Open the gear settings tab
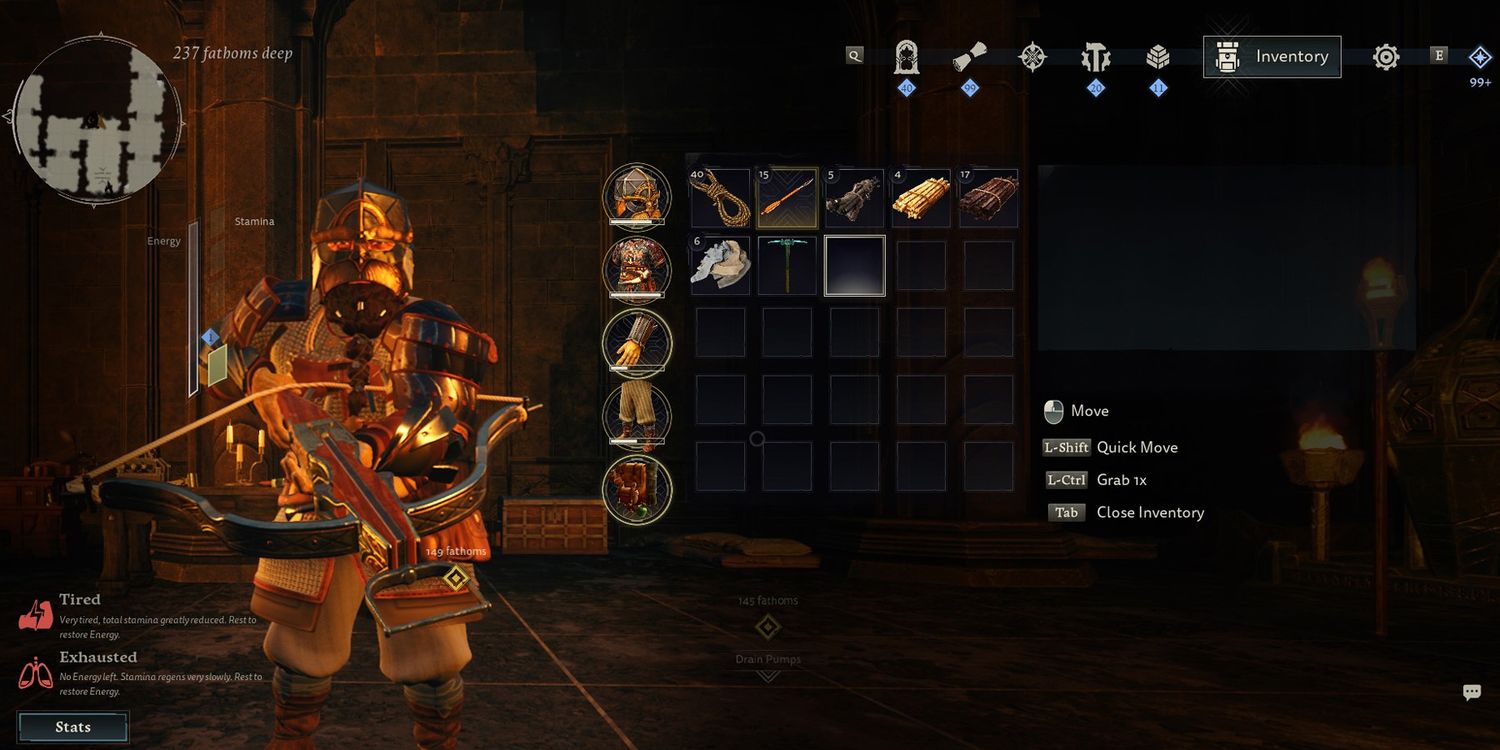Viewport: 1500px width, 750px height. coord(1386,57)
